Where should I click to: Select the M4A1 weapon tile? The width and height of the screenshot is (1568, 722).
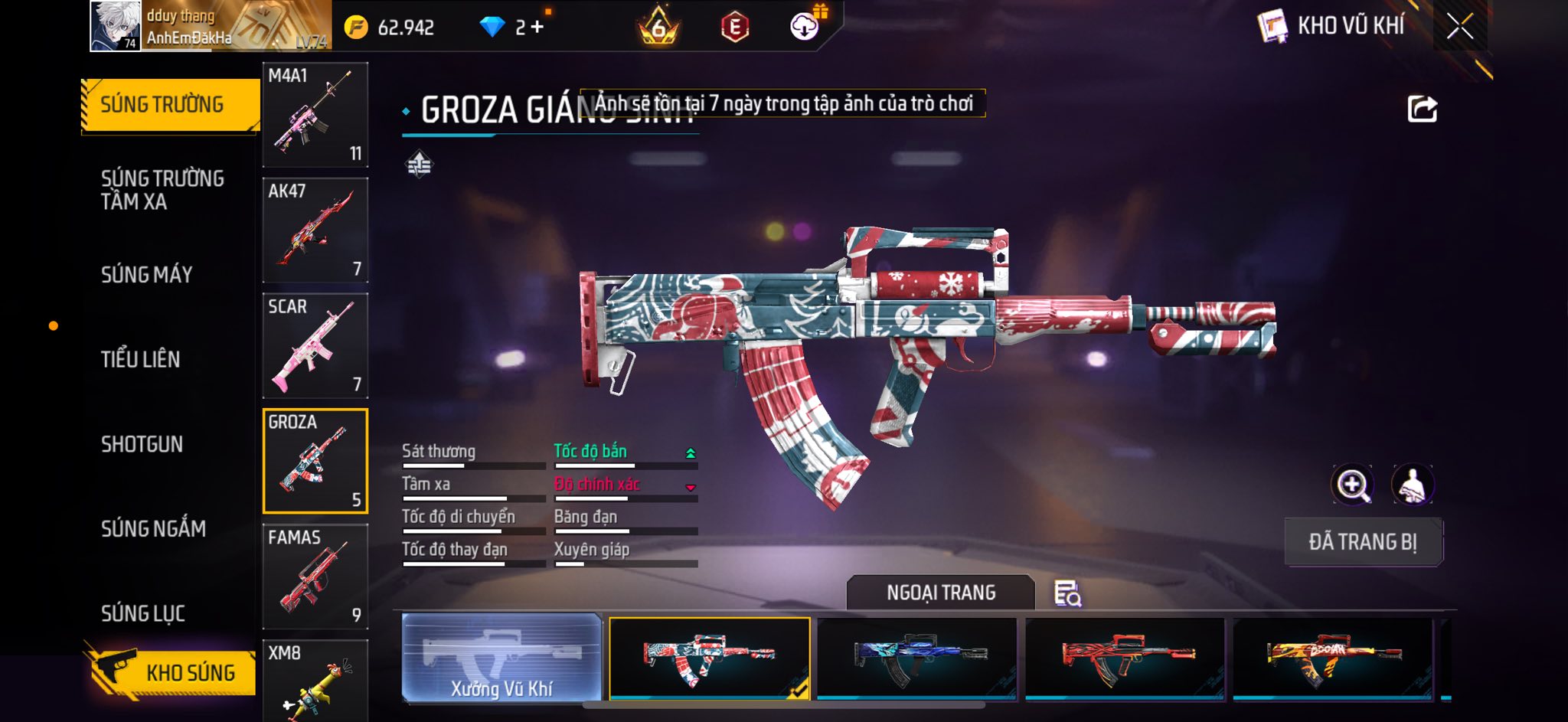click(315, 115)
